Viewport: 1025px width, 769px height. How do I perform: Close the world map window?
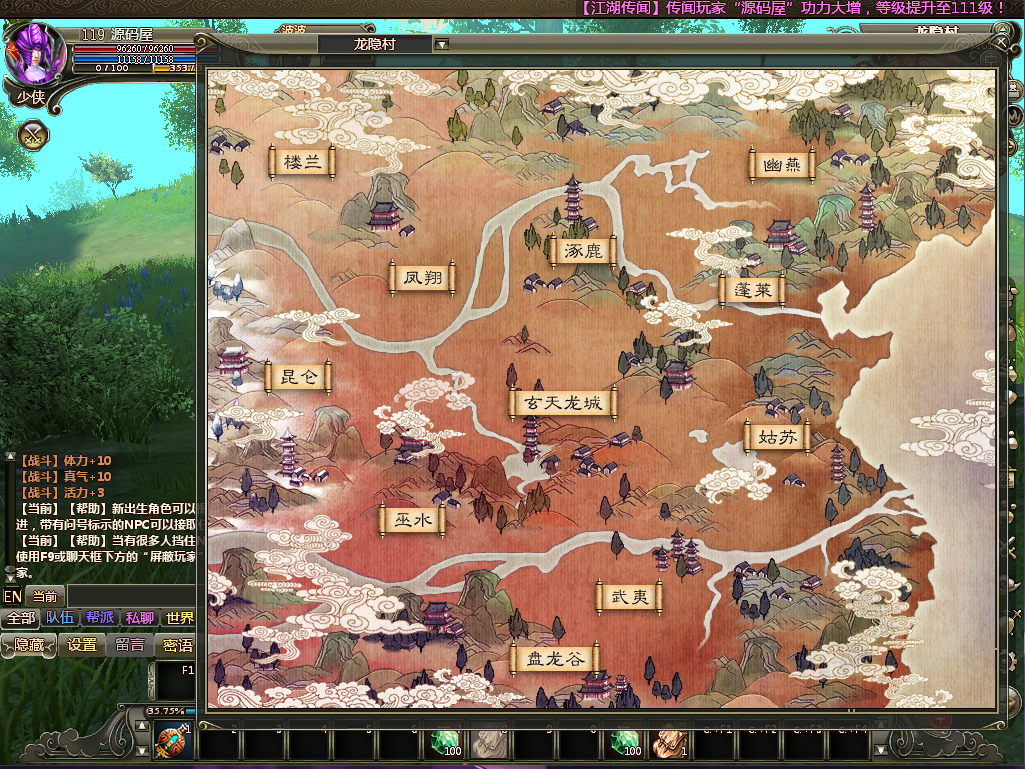[x=1001, y=43]
